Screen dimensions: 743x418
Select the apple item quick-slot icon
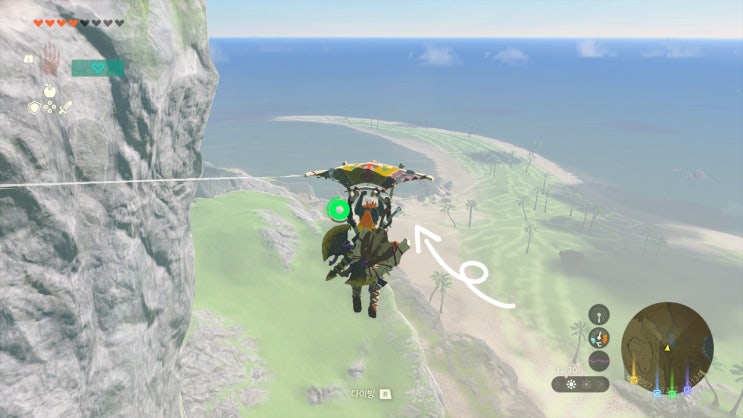coord(52,89)
